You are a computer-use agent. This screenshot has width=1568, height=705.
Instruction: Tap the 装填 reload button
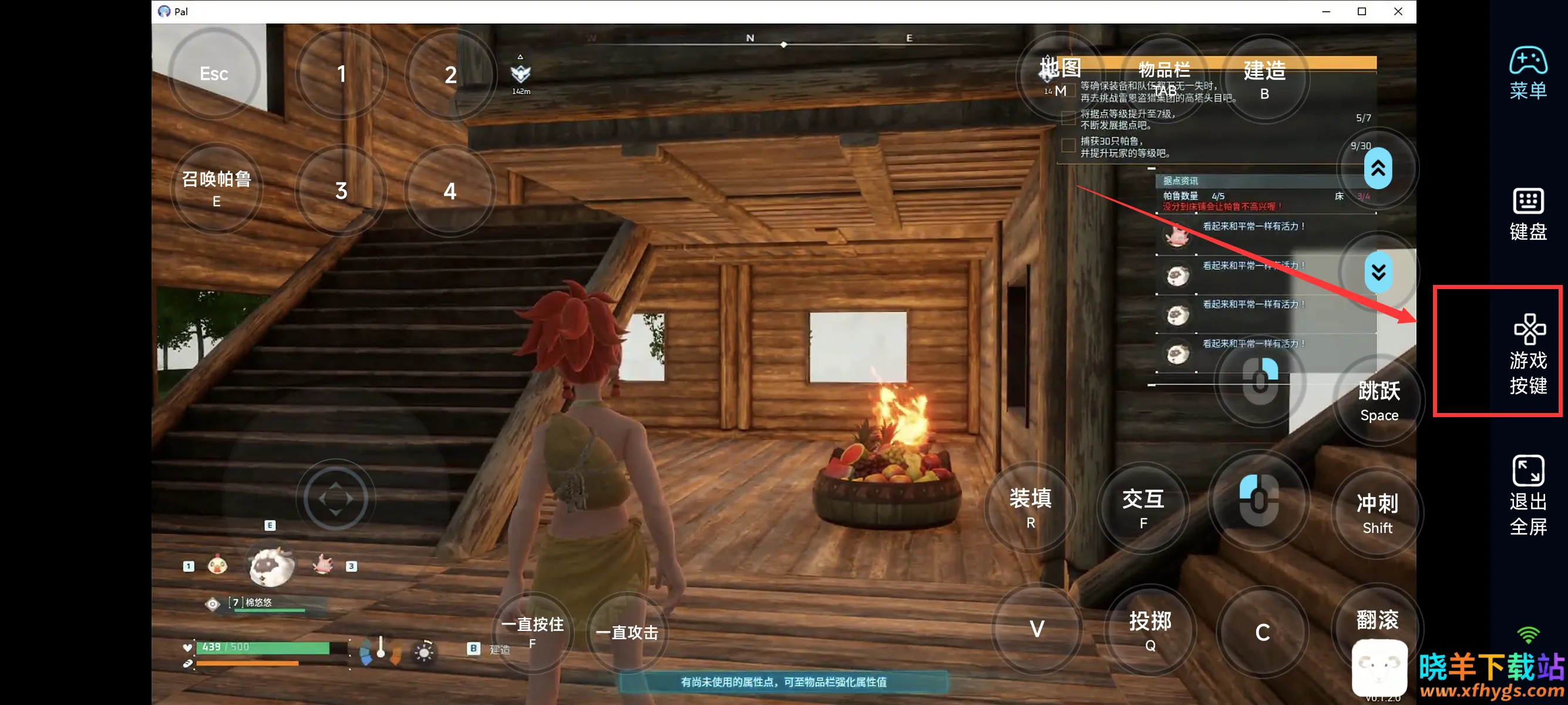pyautogui.click(x=1030, y=507)
